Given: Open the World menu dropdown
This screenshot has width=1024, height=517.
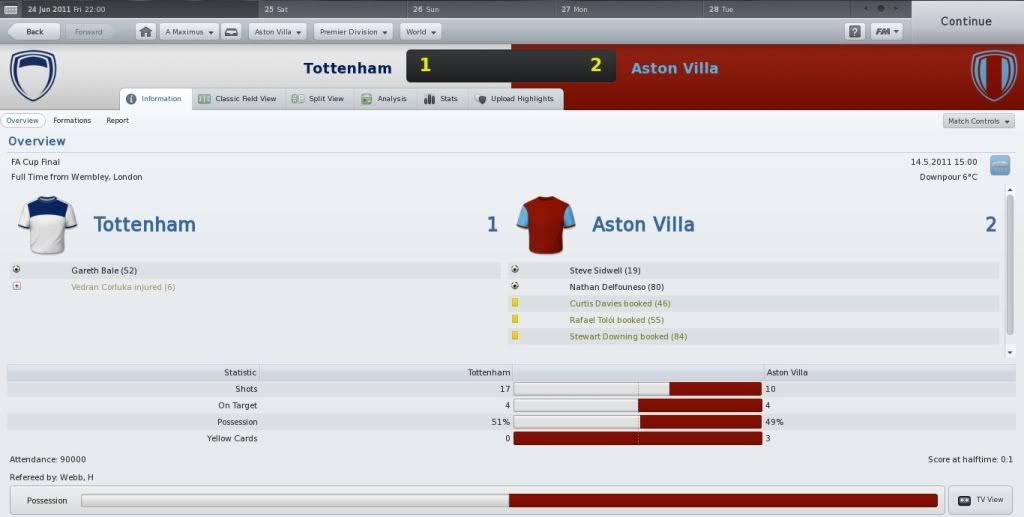Looking at the screenshot, I should [420, 31].
